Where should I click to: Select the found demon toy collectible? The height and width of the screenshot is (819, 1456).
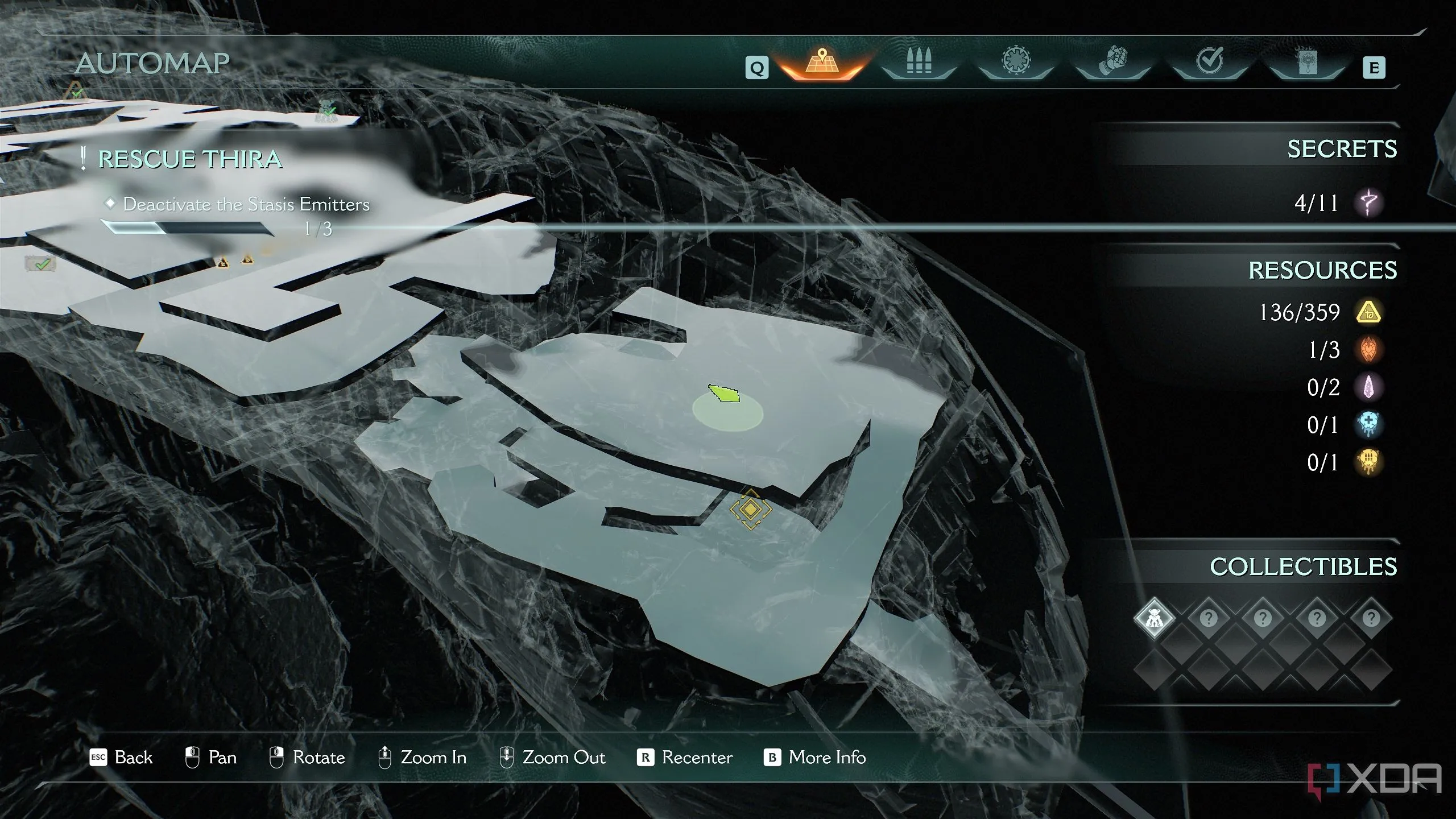[x=1154, y=618]
